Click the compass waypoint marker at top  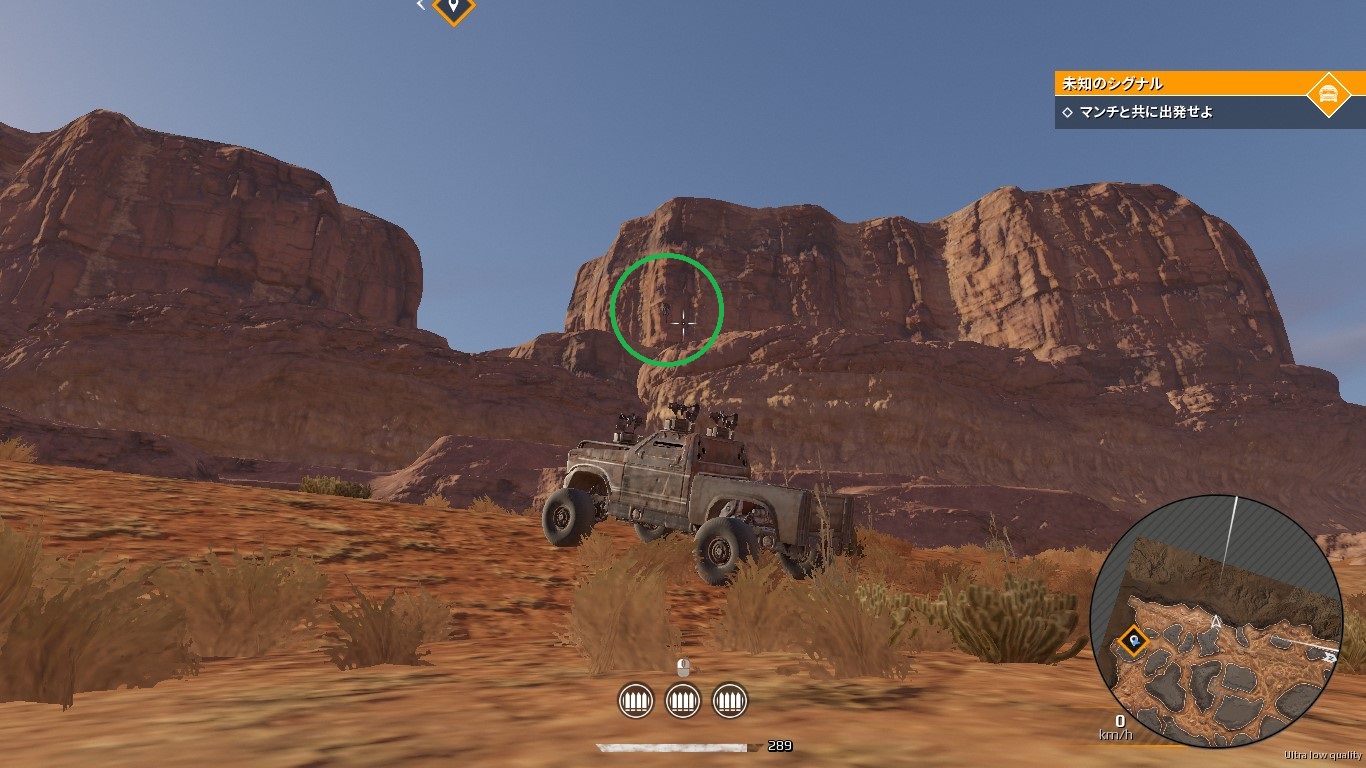pos(453,8)
